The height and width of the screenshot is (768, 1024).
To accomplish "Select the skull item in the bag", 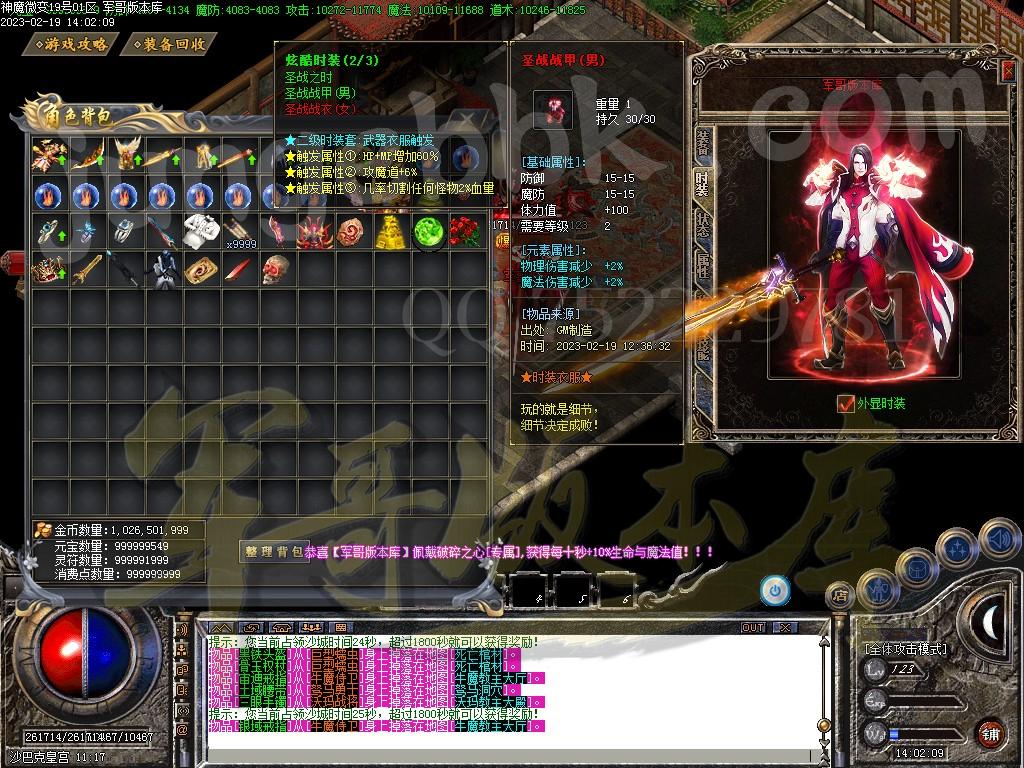I will coord(276,268).
